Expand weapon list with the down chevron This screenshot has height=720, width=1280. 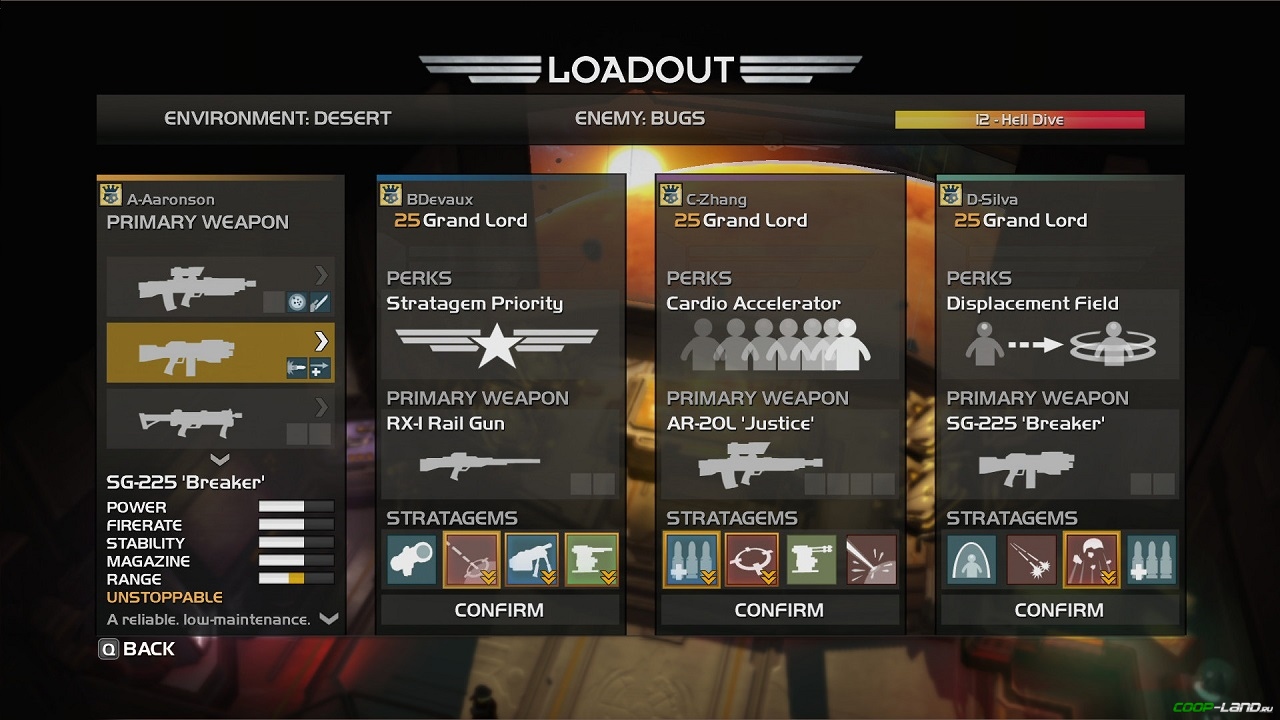[x=220, y=460]
